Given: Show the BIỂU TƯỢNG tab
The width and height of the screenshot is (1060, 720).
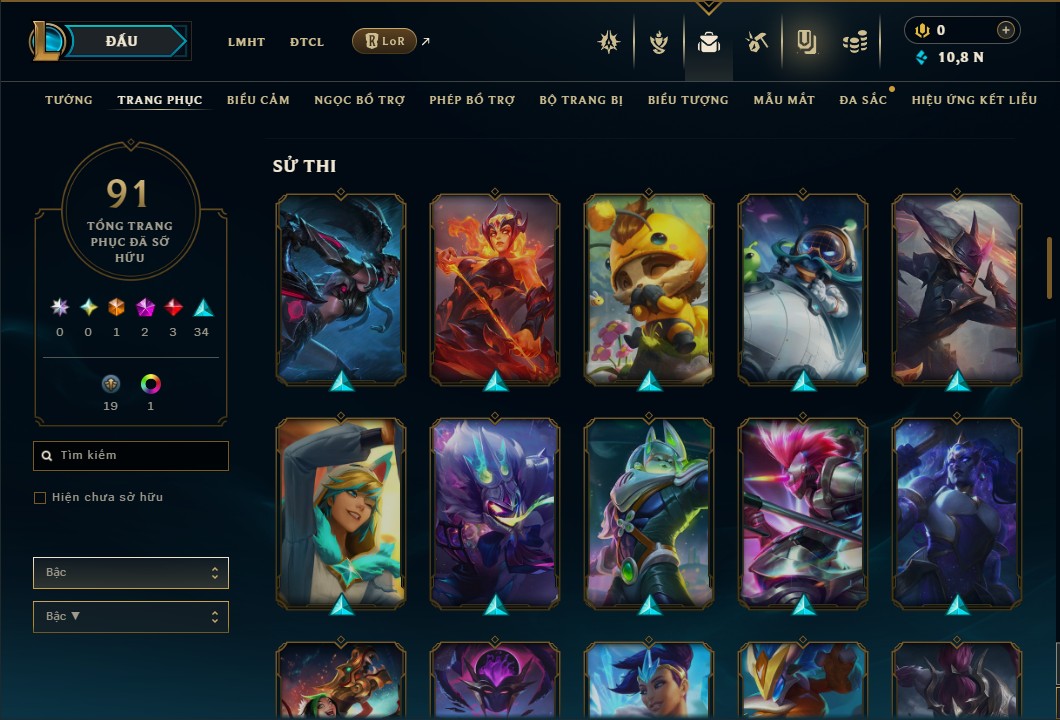Looking at the screenshot, I should tap(688, 100).
